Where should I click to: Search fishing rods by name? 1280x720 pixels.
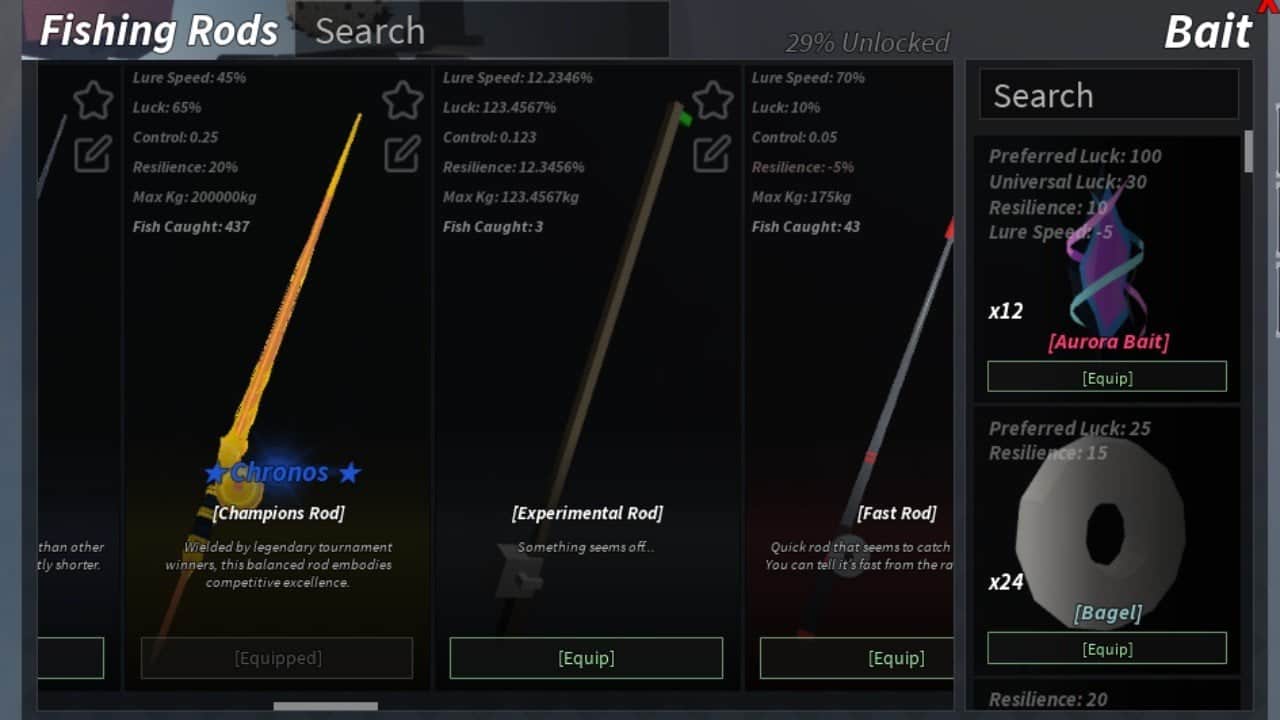[480, 31]
